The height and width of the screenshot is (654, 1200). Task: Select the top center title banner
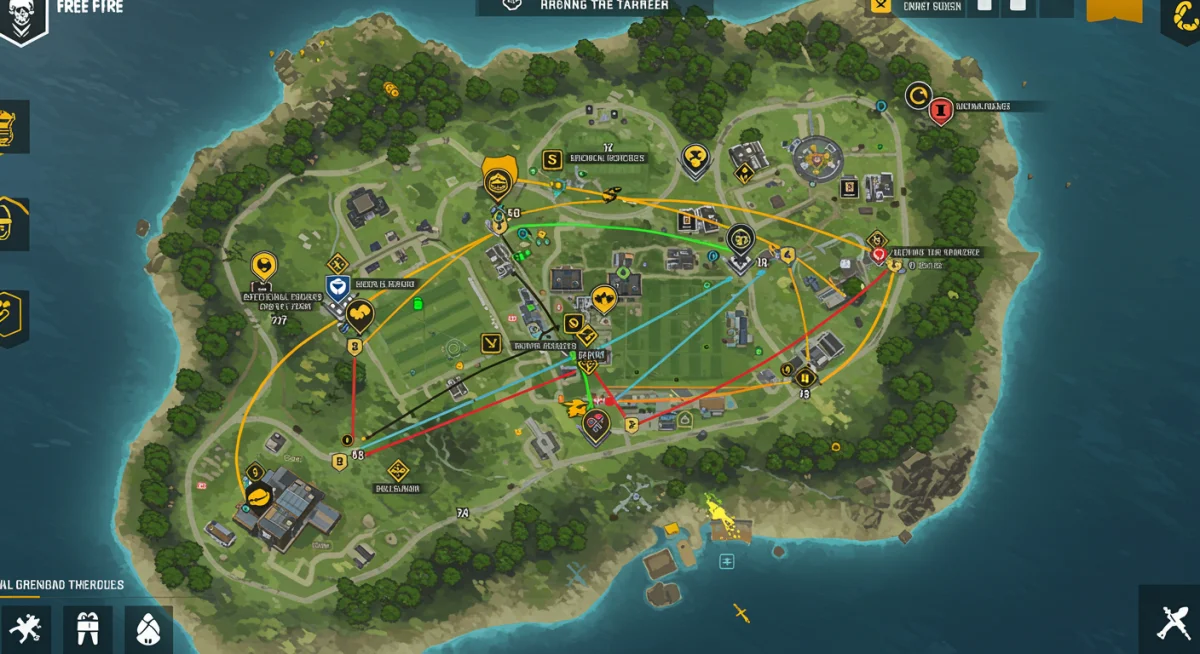point(594,6)
